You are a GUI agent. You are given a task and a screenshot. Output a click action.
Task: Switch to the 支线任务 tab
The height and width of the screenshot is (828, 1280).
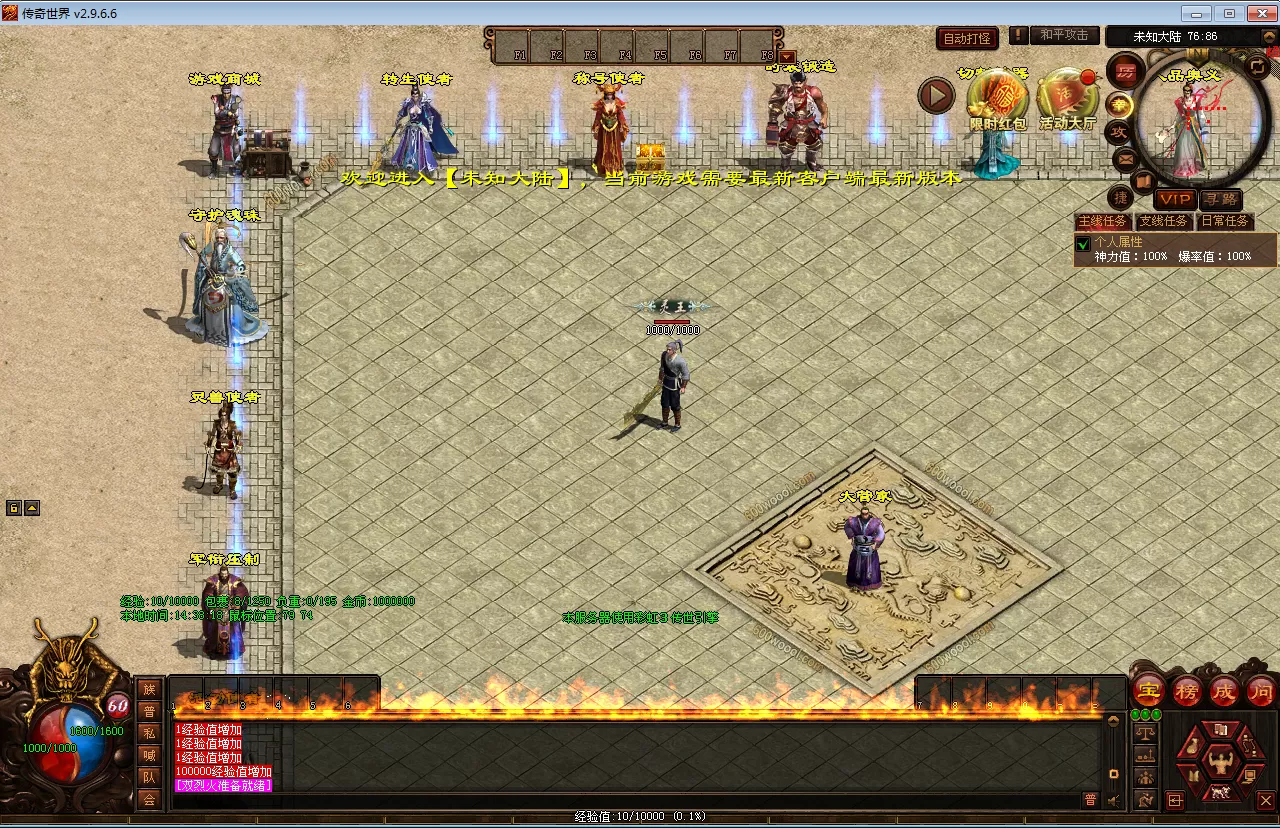click(1164, 221)
